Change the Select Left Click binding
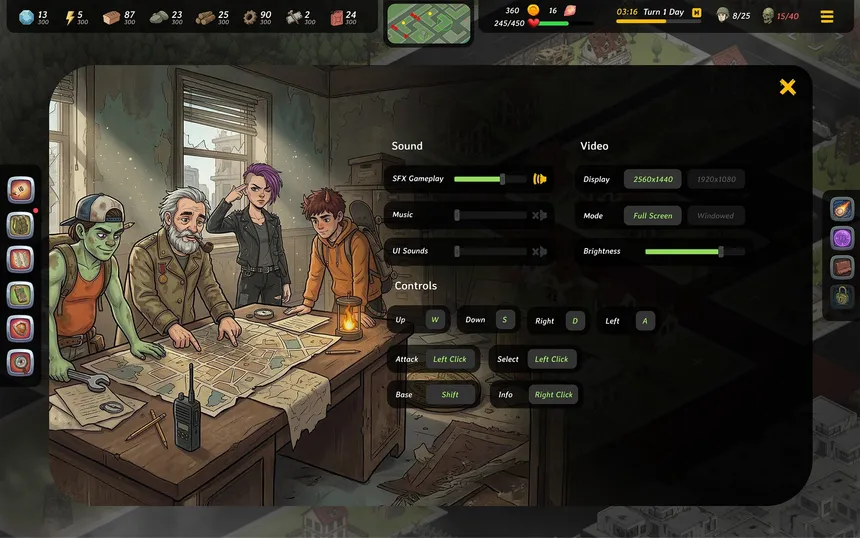Image resolution: width=860 pixels, height=538 pixels. pos(551,359)
